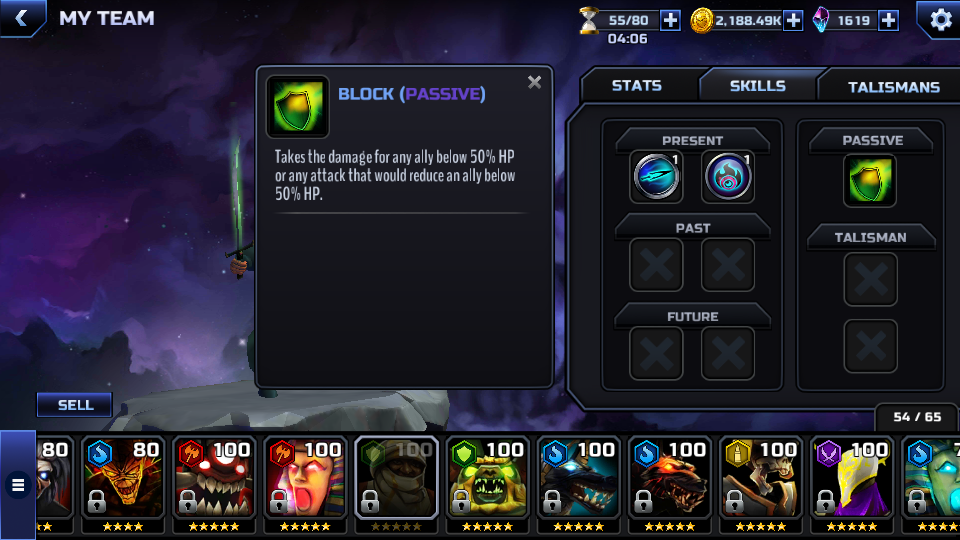Add purple gems with the plus button
The image size is (960, 540).
coord(888,20)
